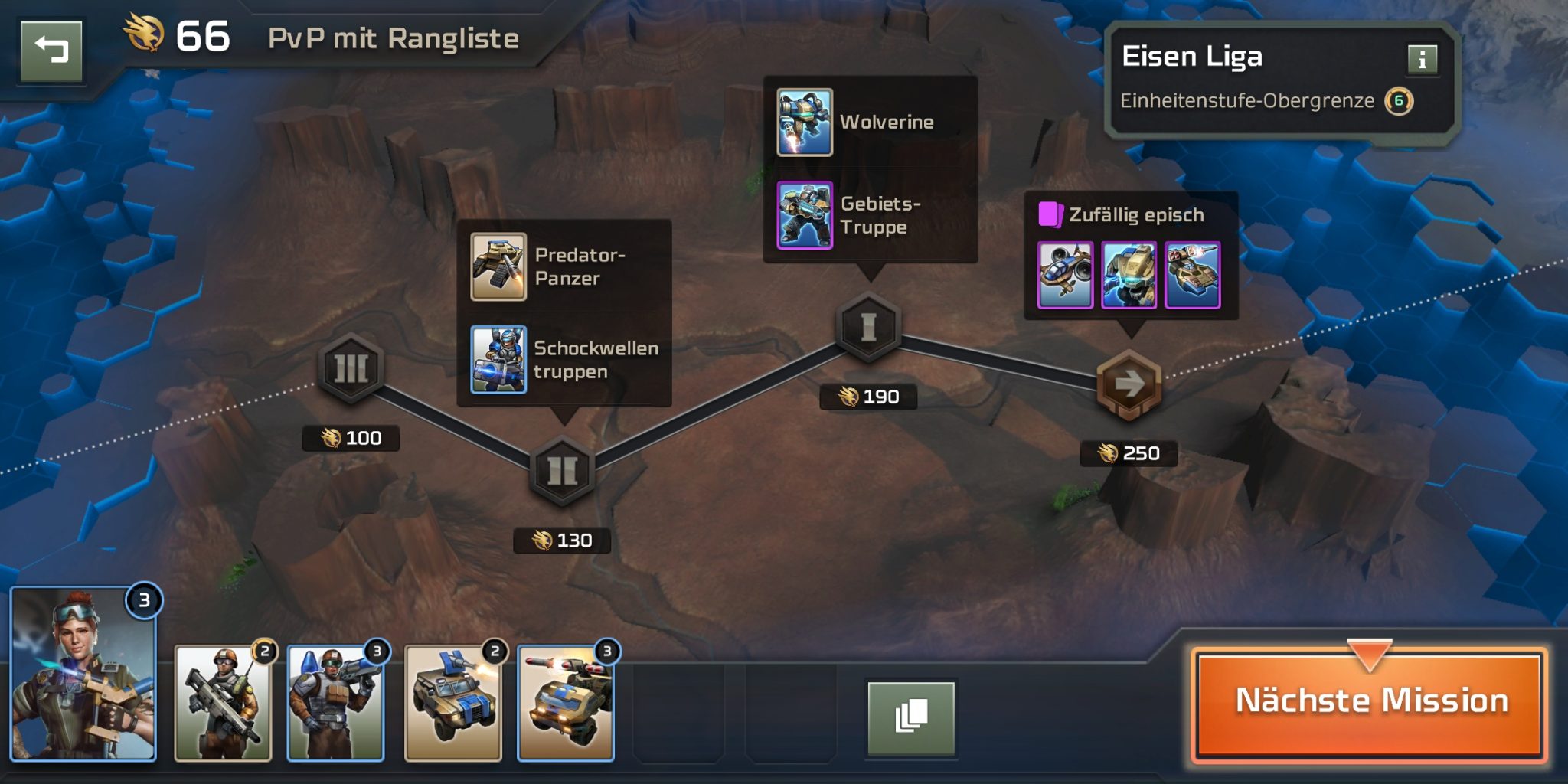Viewport: 1568px width, 784px height.
Task: Open the deck cards button
Action: coord(910,717)
